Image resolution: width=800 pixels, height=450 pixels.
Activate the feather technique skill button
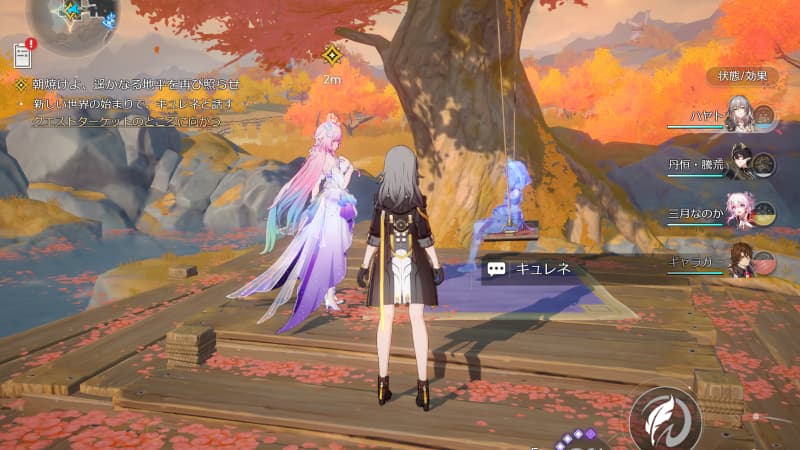pyautogui.click(x=664, y=419)
